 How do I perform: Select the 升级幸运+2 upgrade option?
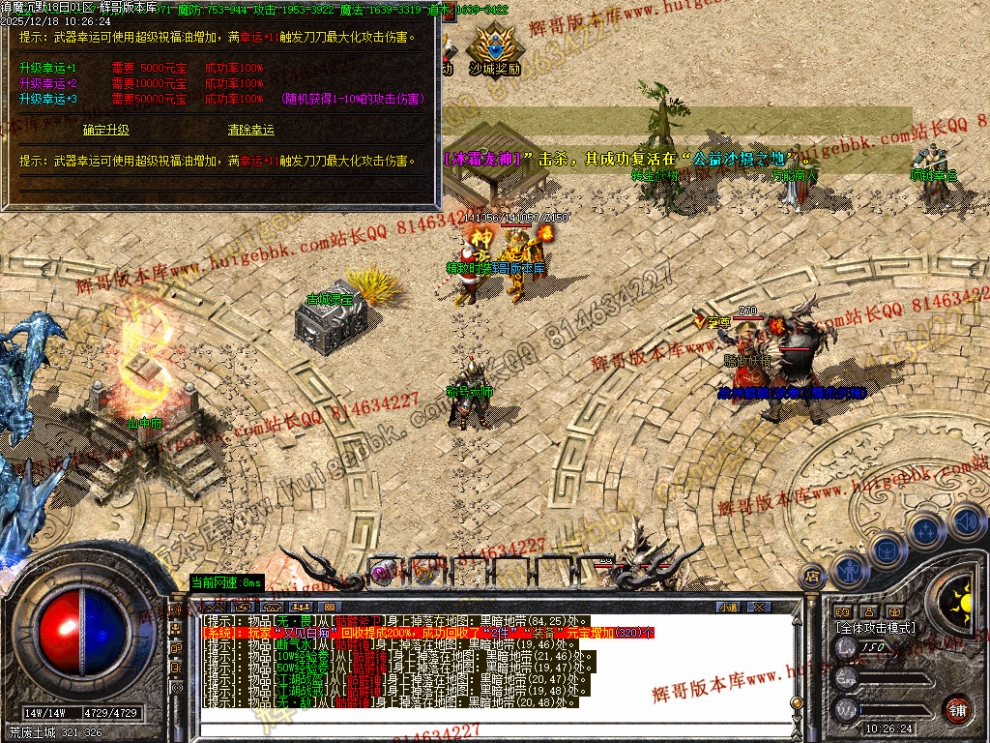[48, 84]
